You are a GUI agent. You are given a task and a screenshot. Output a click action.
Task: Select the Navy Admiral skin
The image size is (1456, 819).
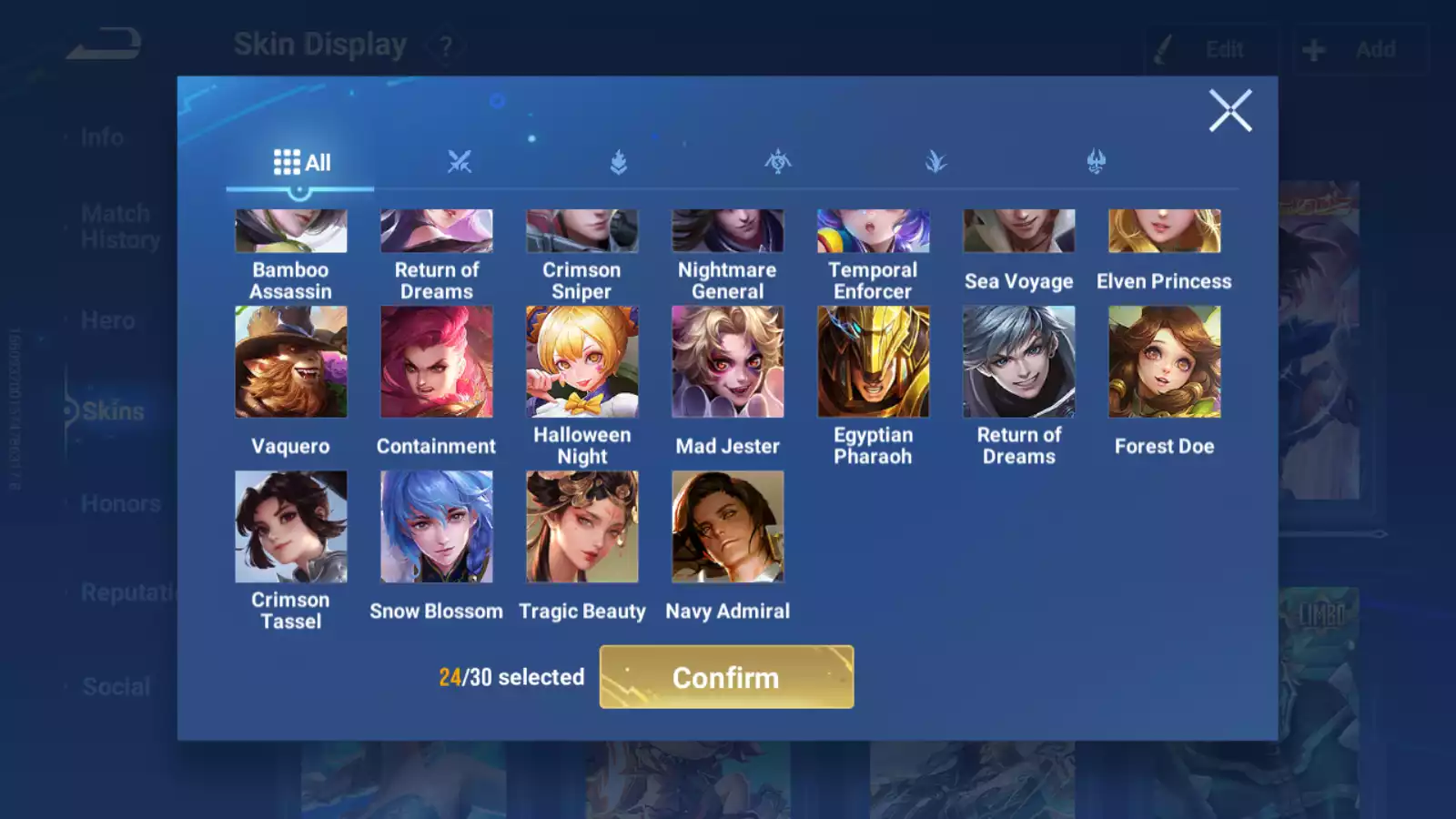[x=728, y=527]
